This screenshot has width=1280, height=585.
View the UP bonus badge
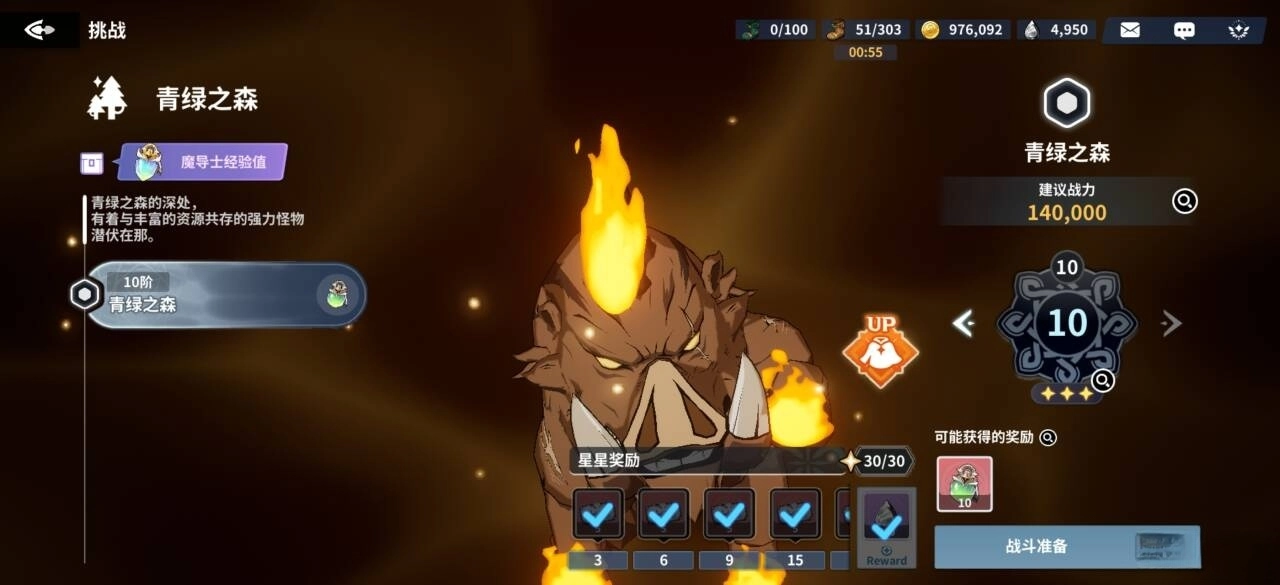880,351
